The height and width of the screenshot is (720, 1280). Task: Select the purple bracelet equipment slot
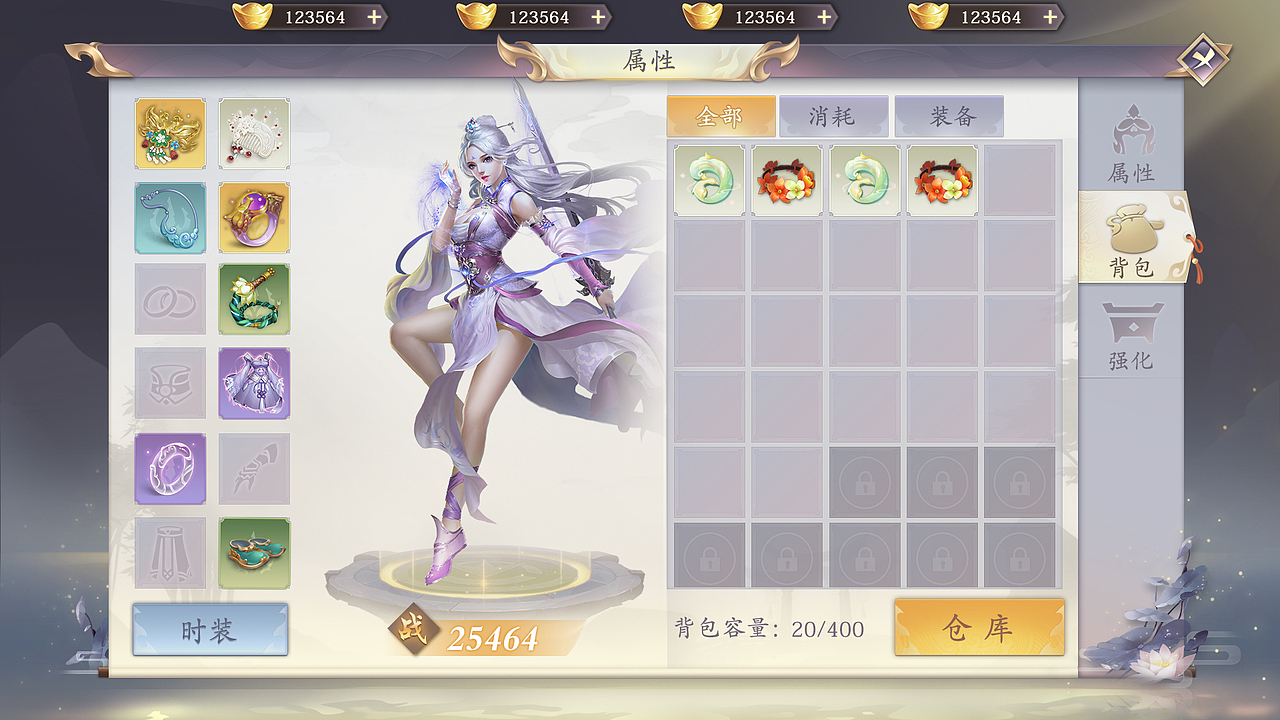click(170, 467)
